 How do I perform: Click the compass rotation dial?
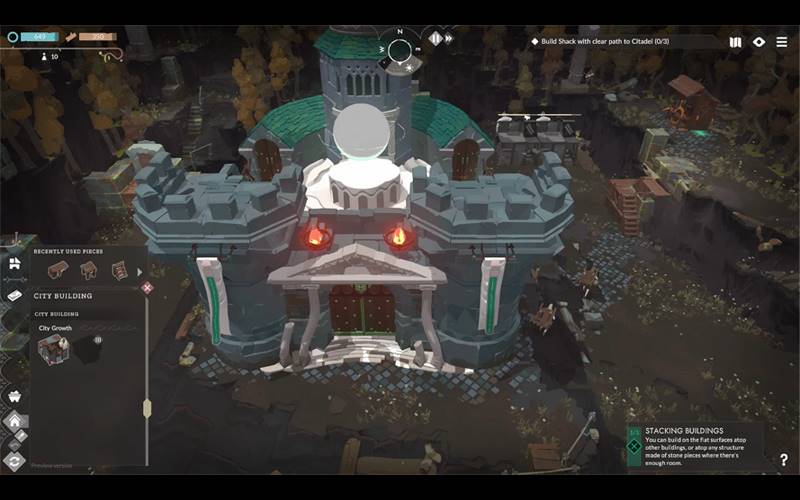[399, 50]
